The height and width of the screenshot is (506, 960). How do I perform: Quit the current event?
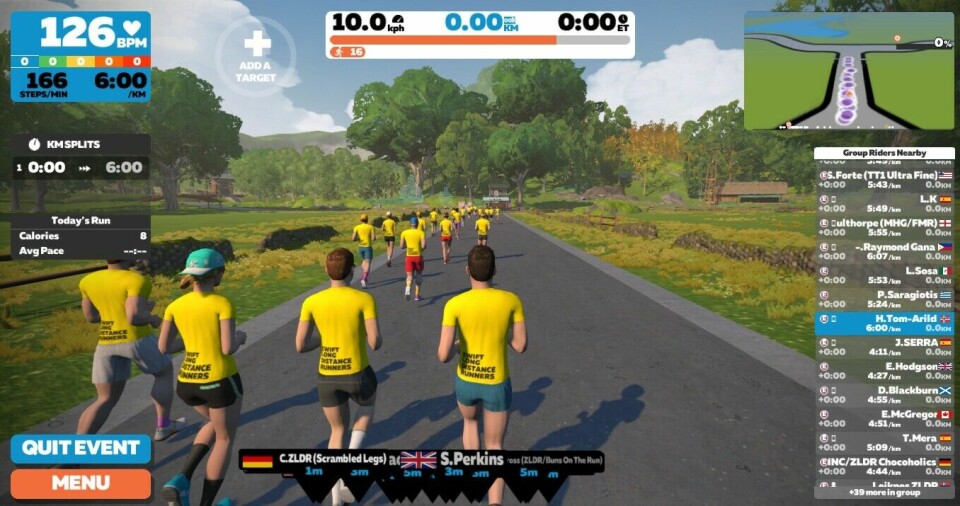point(80,448)
